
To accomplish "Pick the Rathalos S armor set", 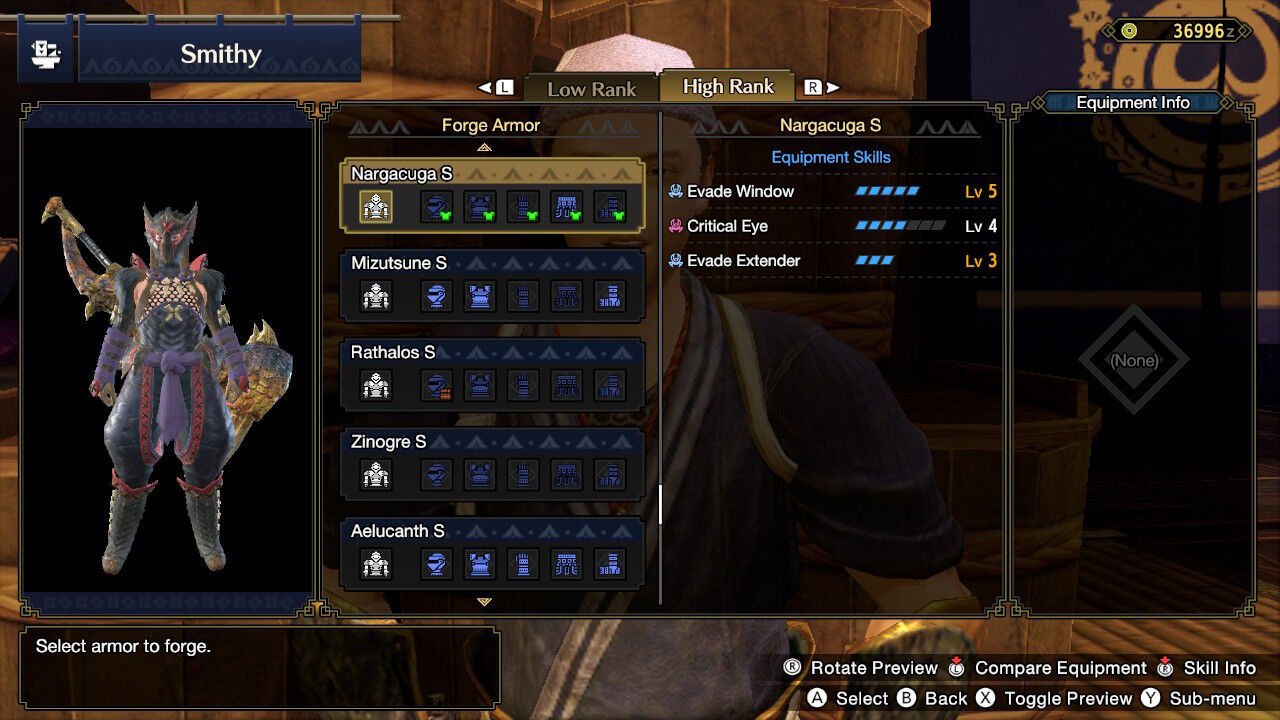I will point(492,373).
